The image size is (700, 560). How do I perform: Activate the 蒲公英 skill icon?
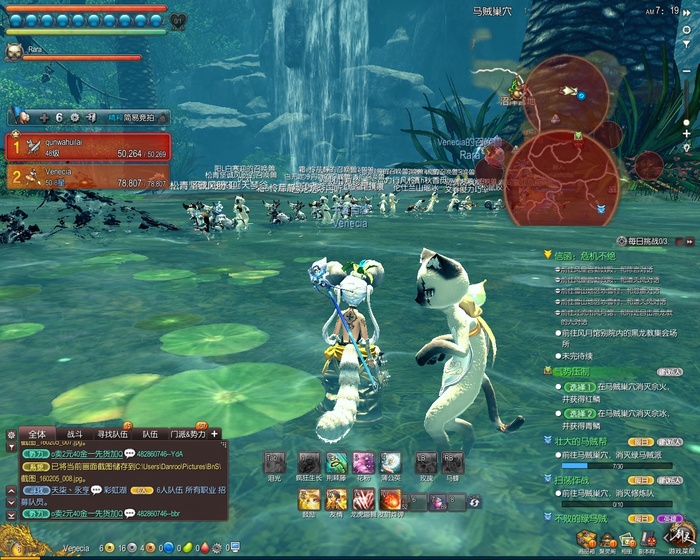coord(390,463)
